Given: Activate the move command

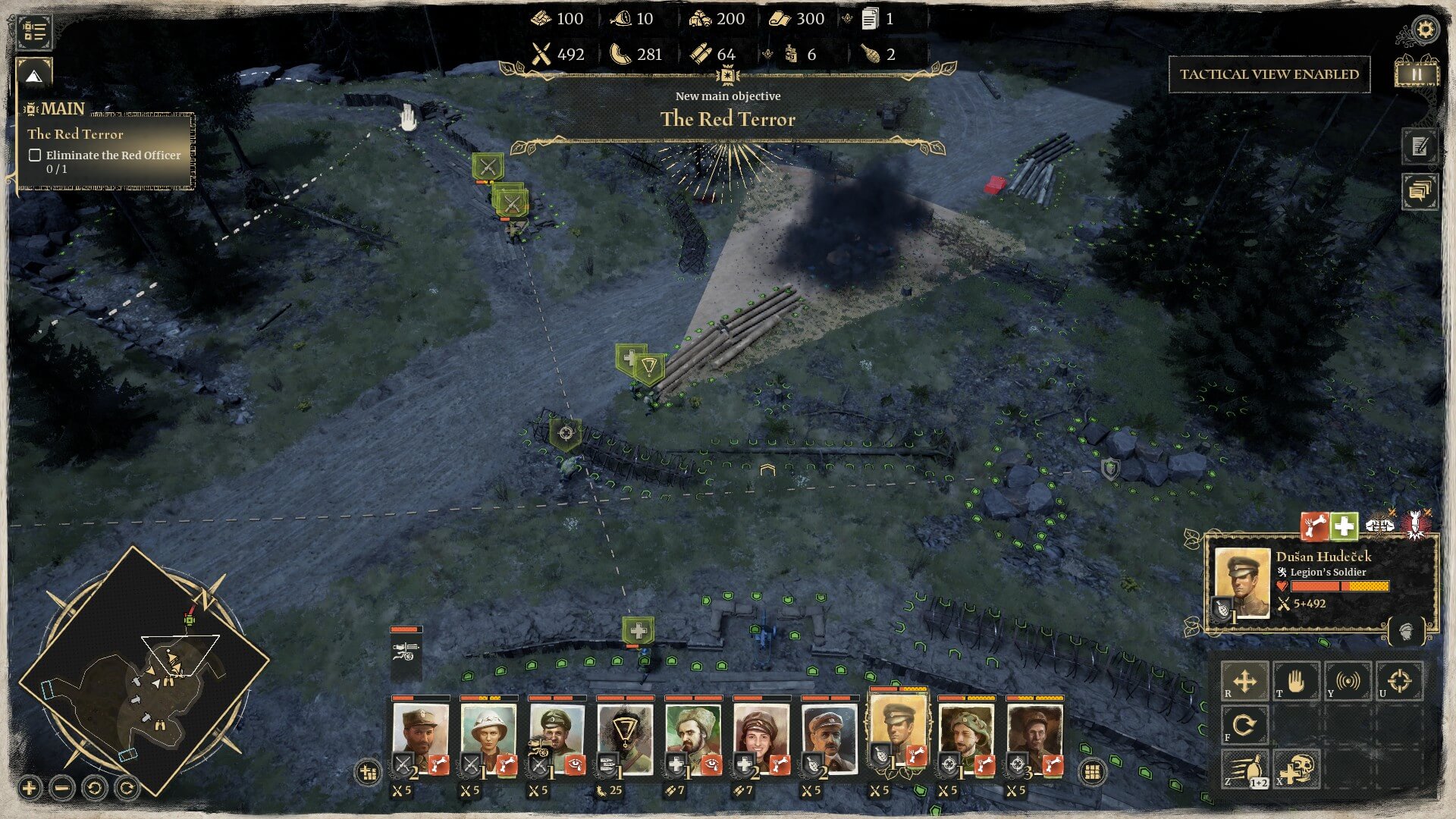Looking at the screenshot, I should coord(1244,681).
